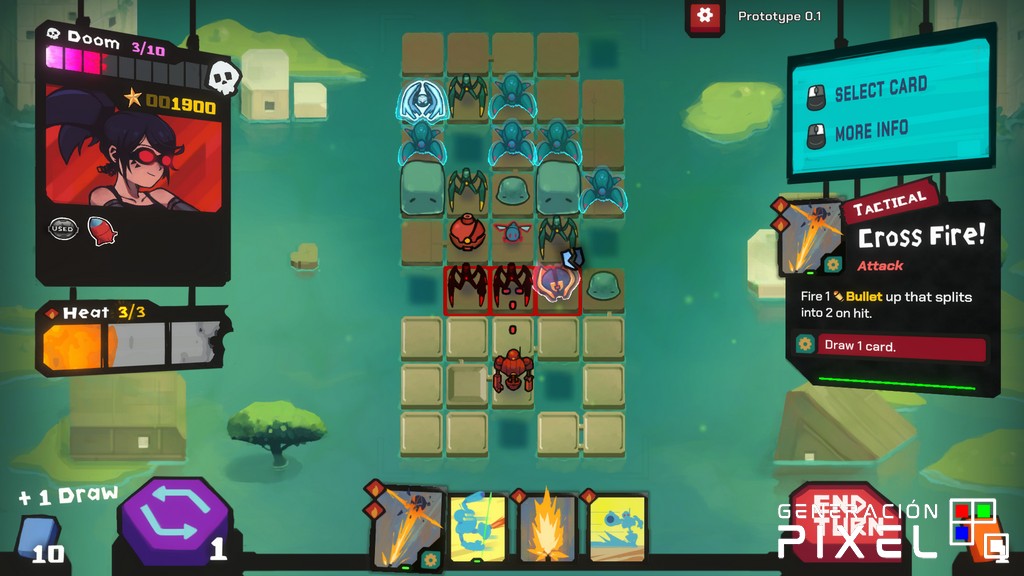Select the blue running robot card

coord(616,527)
